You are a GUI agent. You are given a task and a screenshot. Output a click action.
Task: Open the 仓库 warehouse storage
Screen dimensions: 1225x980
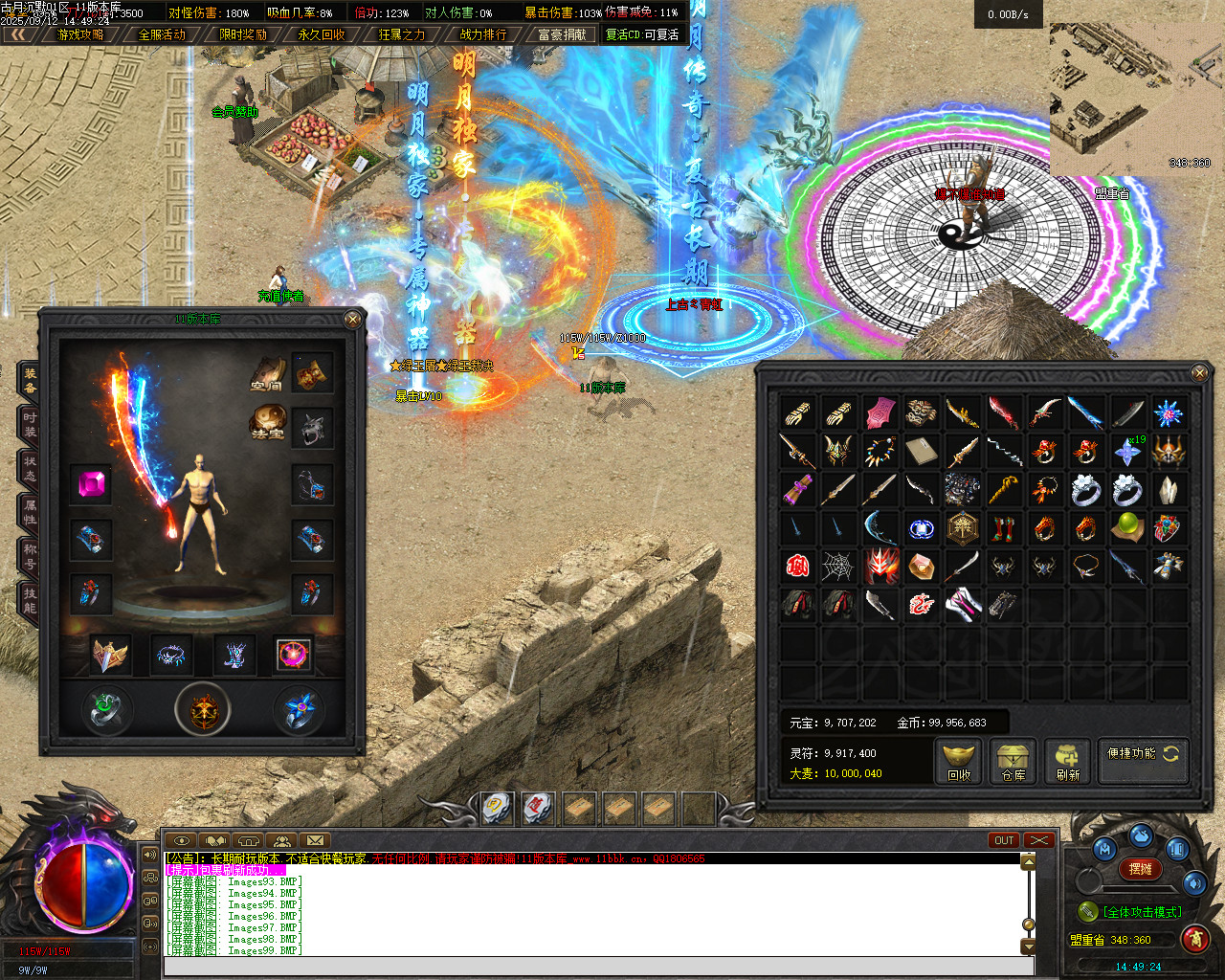coord(1013,763)
